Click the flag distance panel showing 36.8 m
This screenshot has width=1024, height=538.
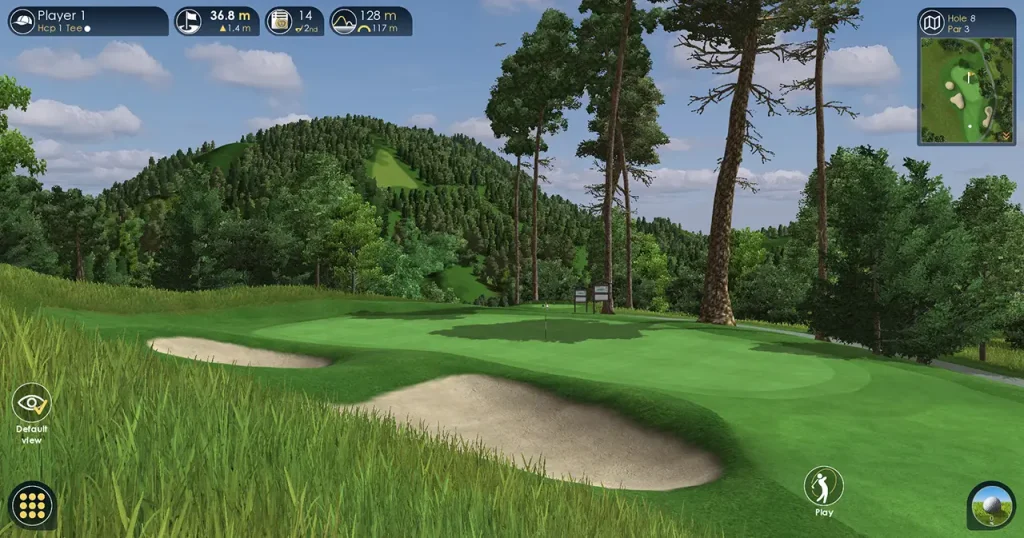(216, 21)
